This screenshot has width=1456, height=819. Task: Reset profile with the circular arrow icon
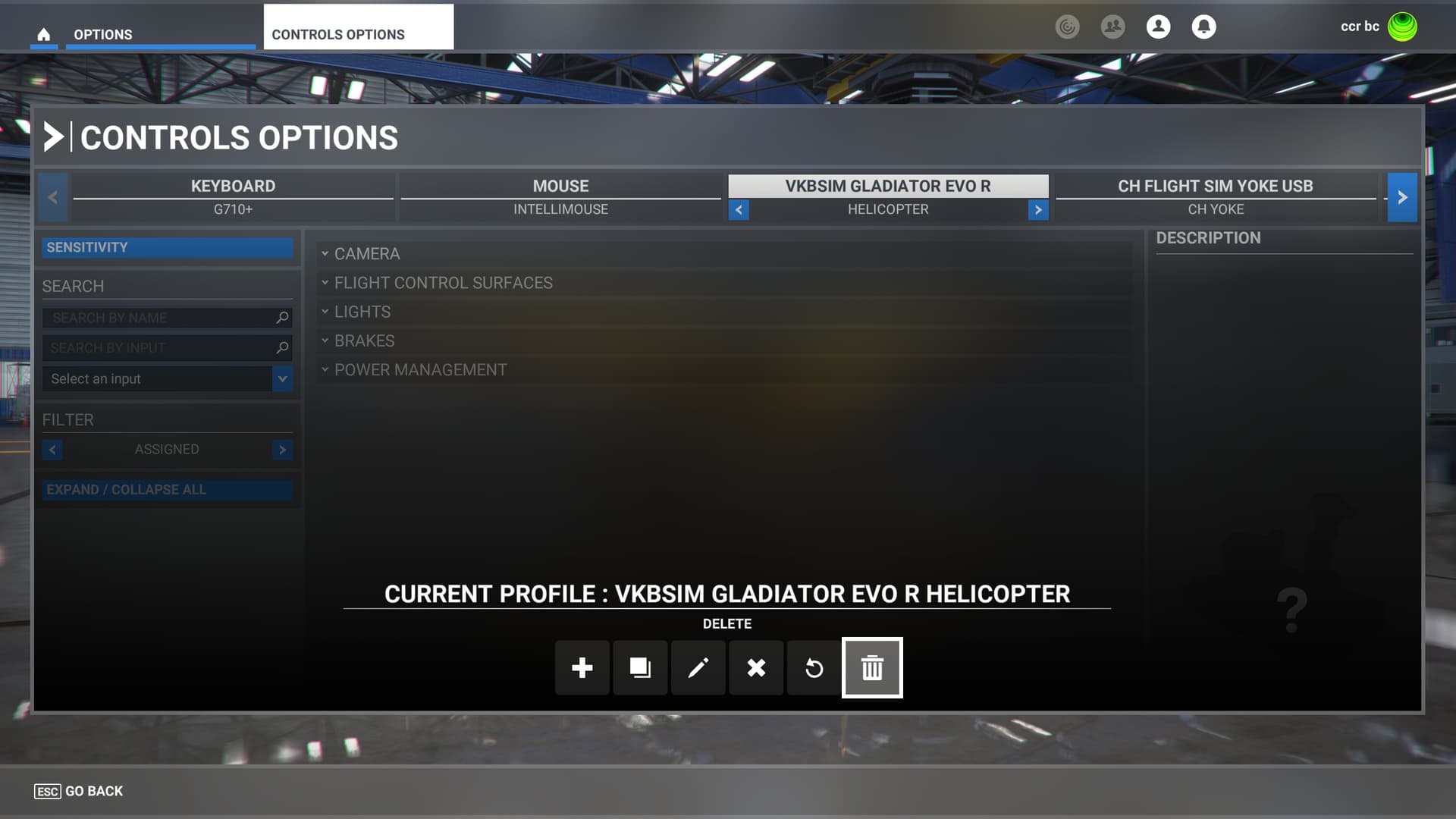814,668
